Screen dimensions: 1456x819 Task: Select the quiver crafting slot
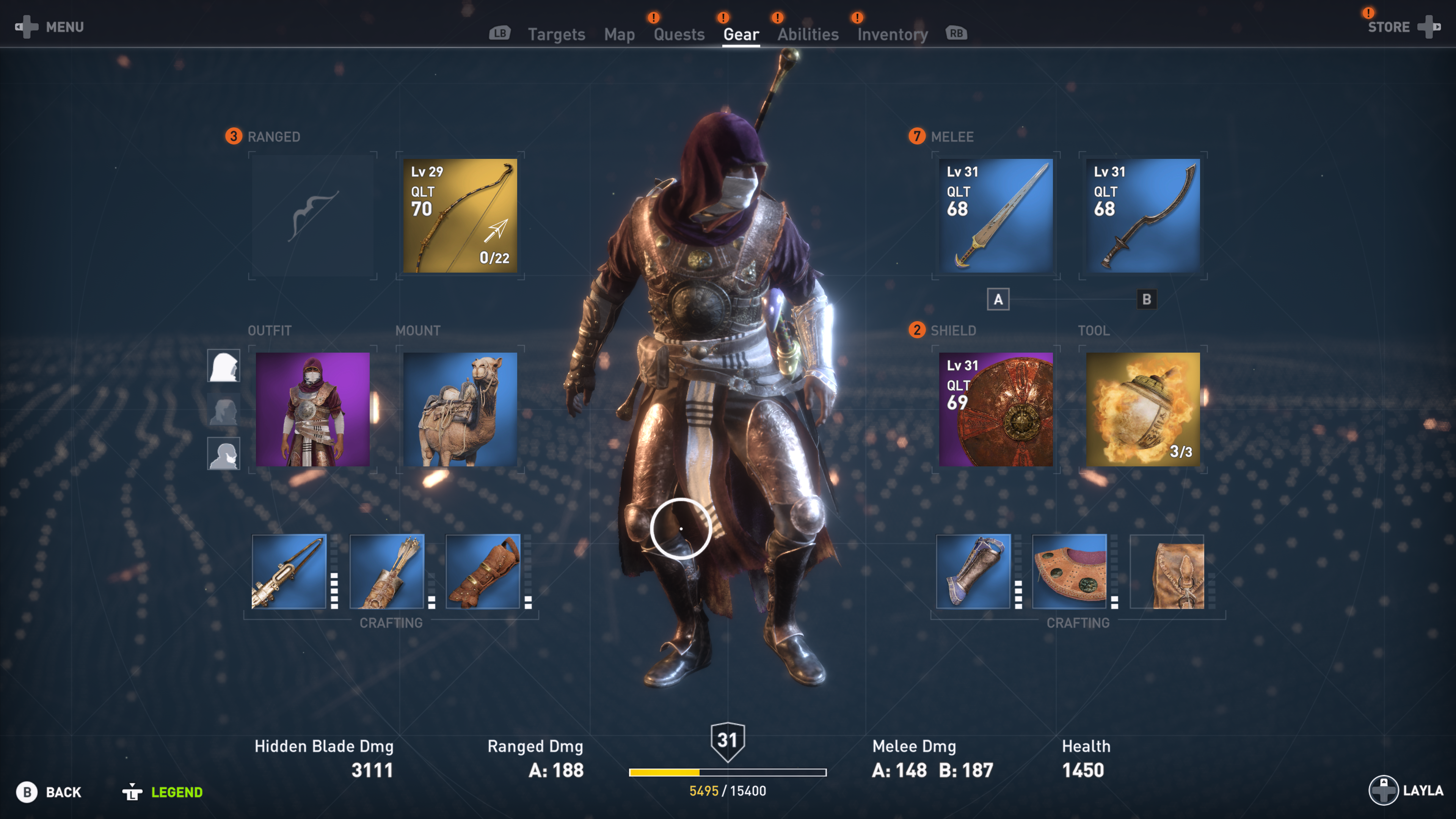[387, 571]
